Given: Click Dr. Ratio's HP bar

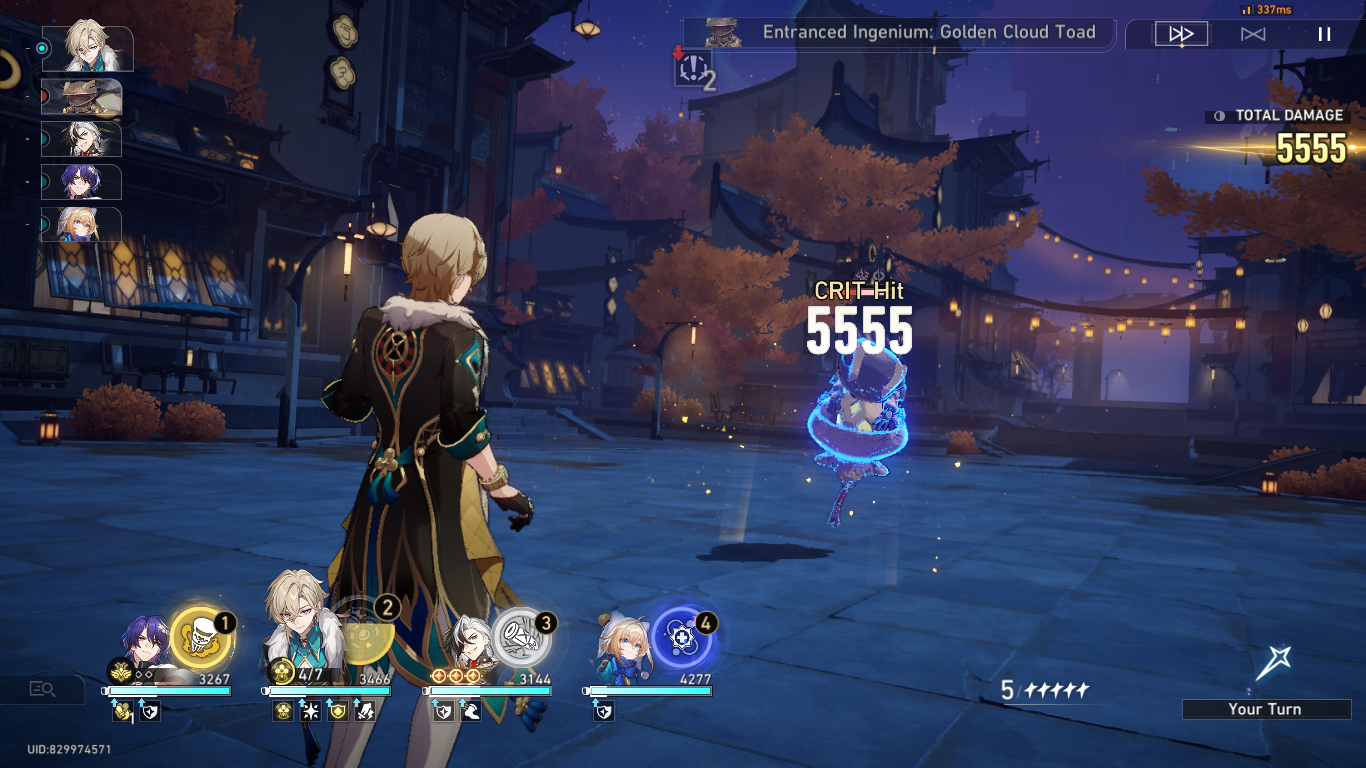Looking at the screenshot, I should tap(168, 690).
